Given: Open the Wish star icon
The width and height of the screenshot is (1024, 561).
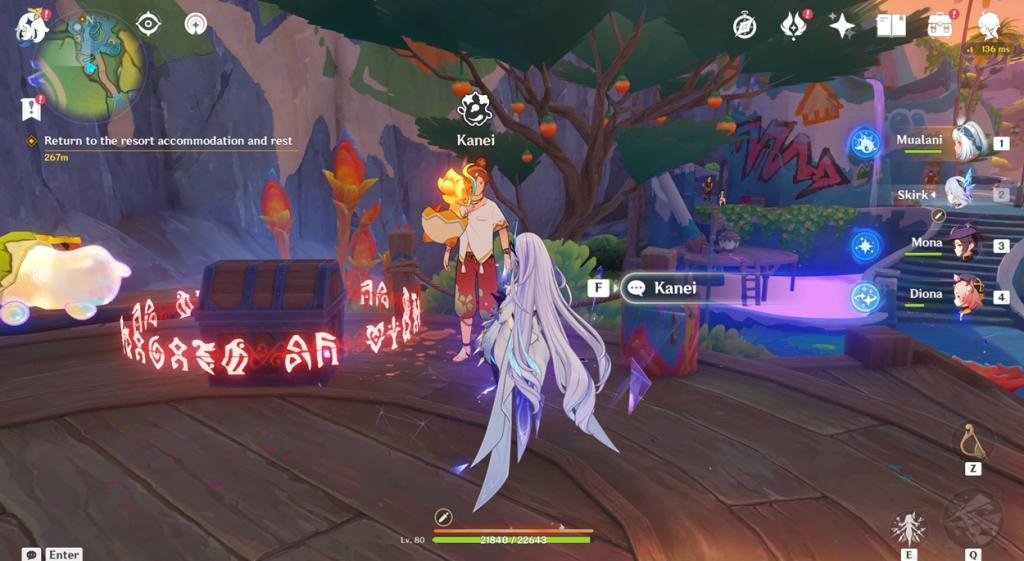Looking at the screenshot, I should [x=842, y=26].
